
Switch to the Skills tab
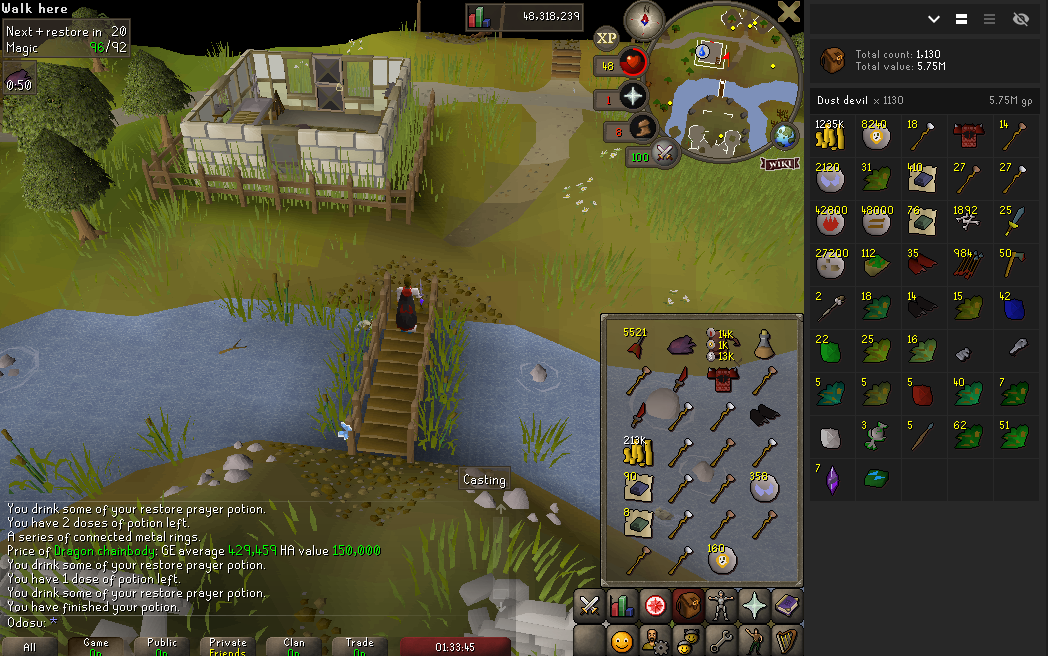pyautogui.click(x=622, y=606)
